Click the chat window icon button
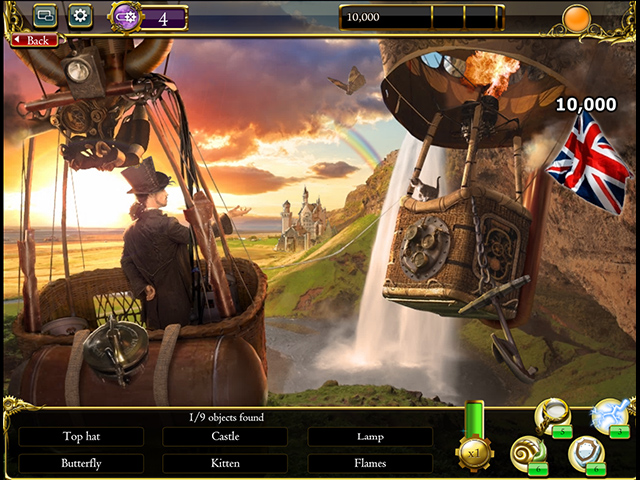This screenshot has height=480, width=640. click(44, 16)
